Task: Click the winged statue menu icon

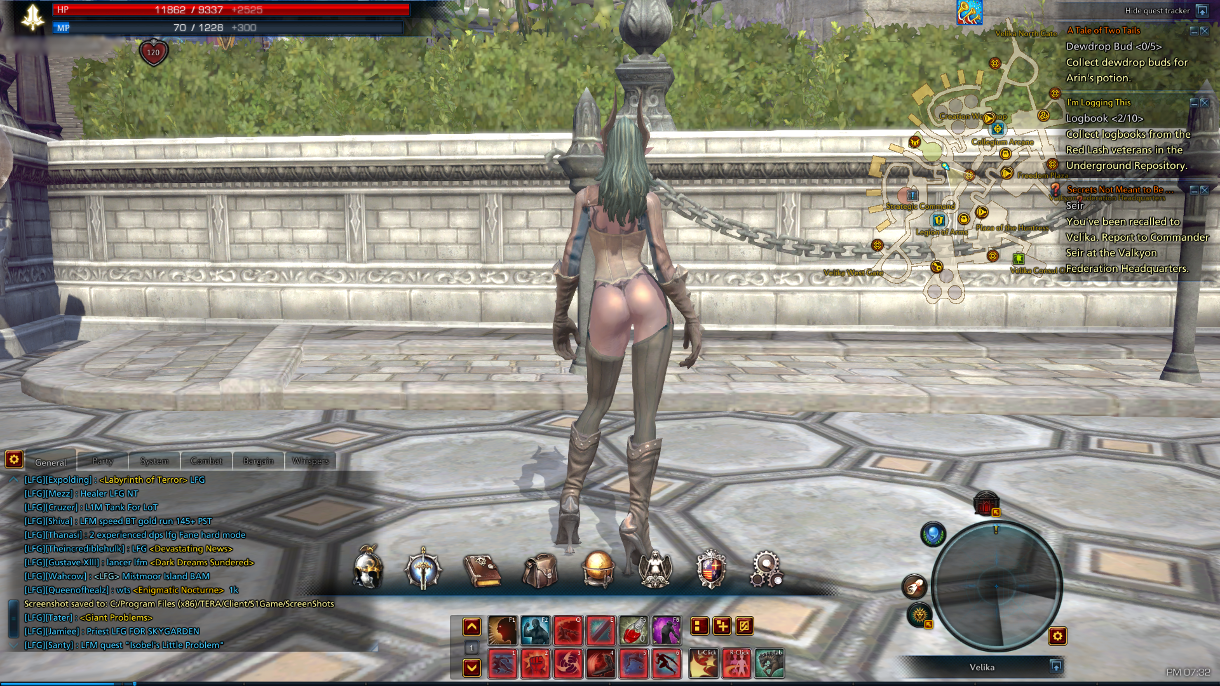Action: [655, 569]
